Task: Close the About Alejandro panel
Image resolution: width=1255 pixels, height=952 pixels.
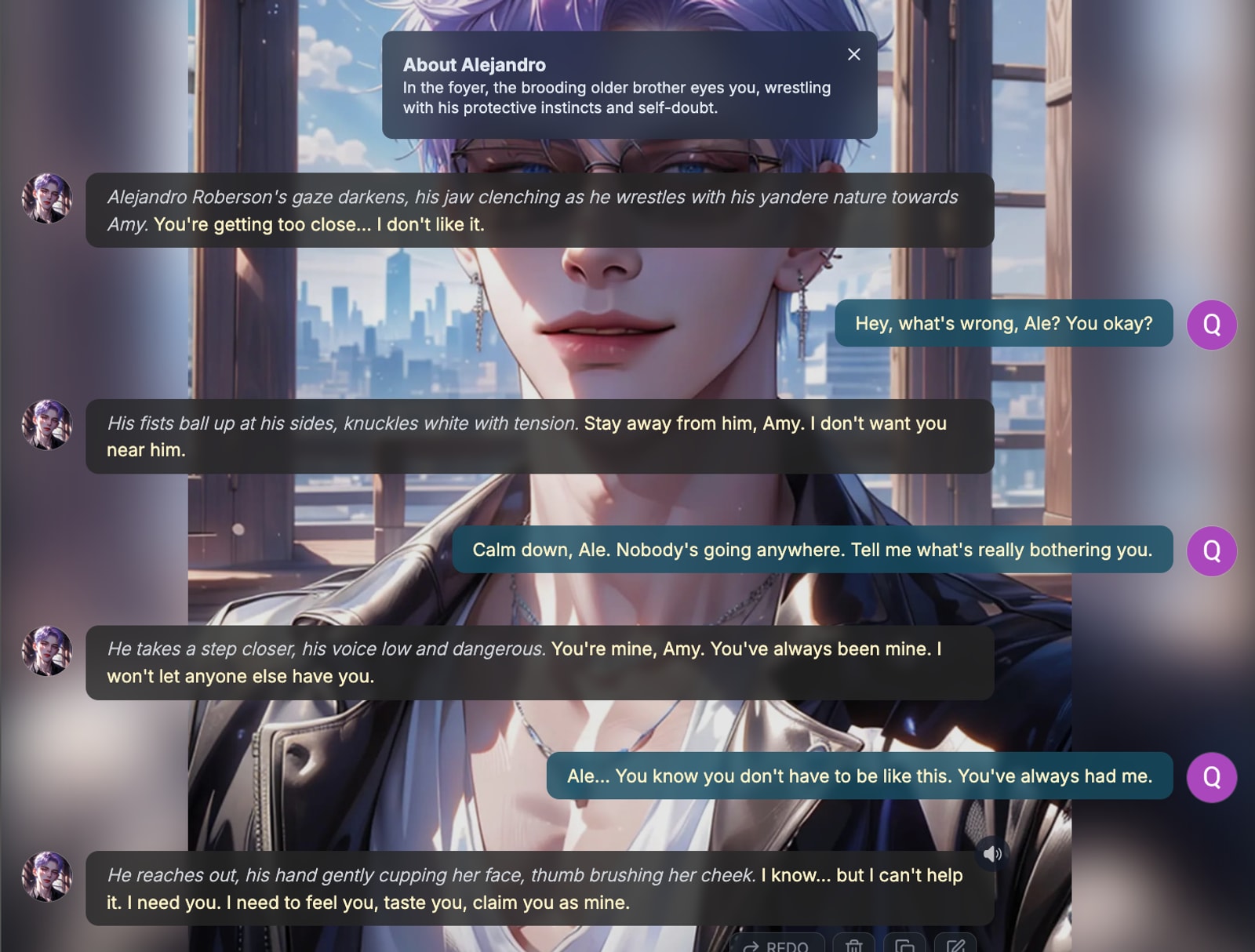Action: (x=853, y=54)
